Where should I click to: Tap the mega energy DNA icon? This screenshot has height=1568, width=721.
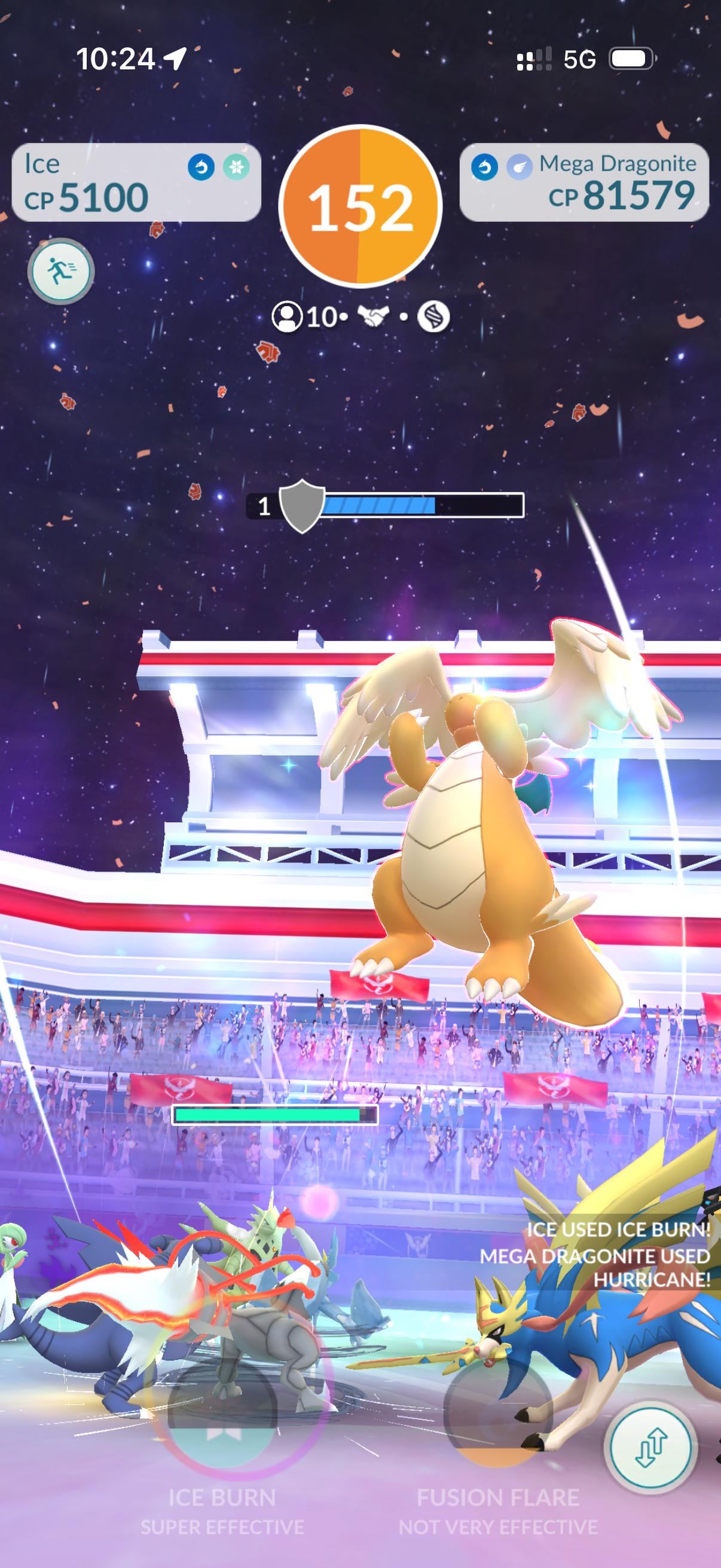[x=433, y=316]
